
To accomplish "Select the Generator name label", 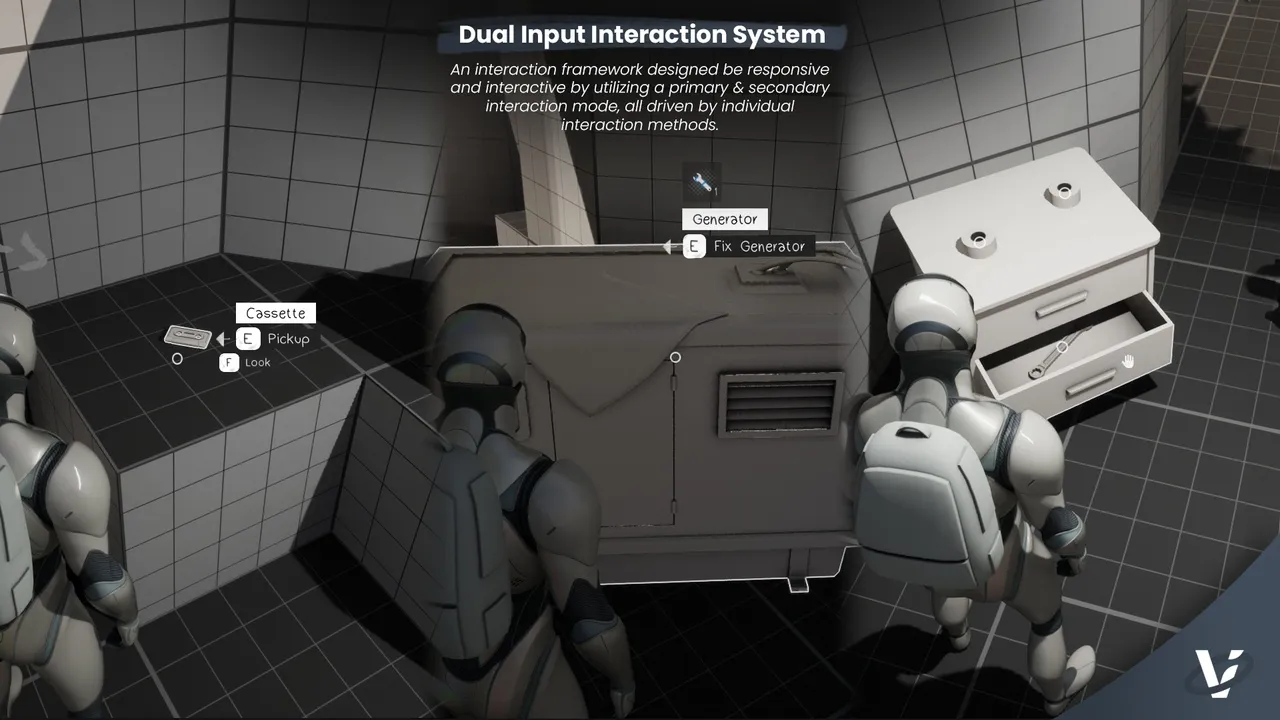I will [x=725, y=219].
